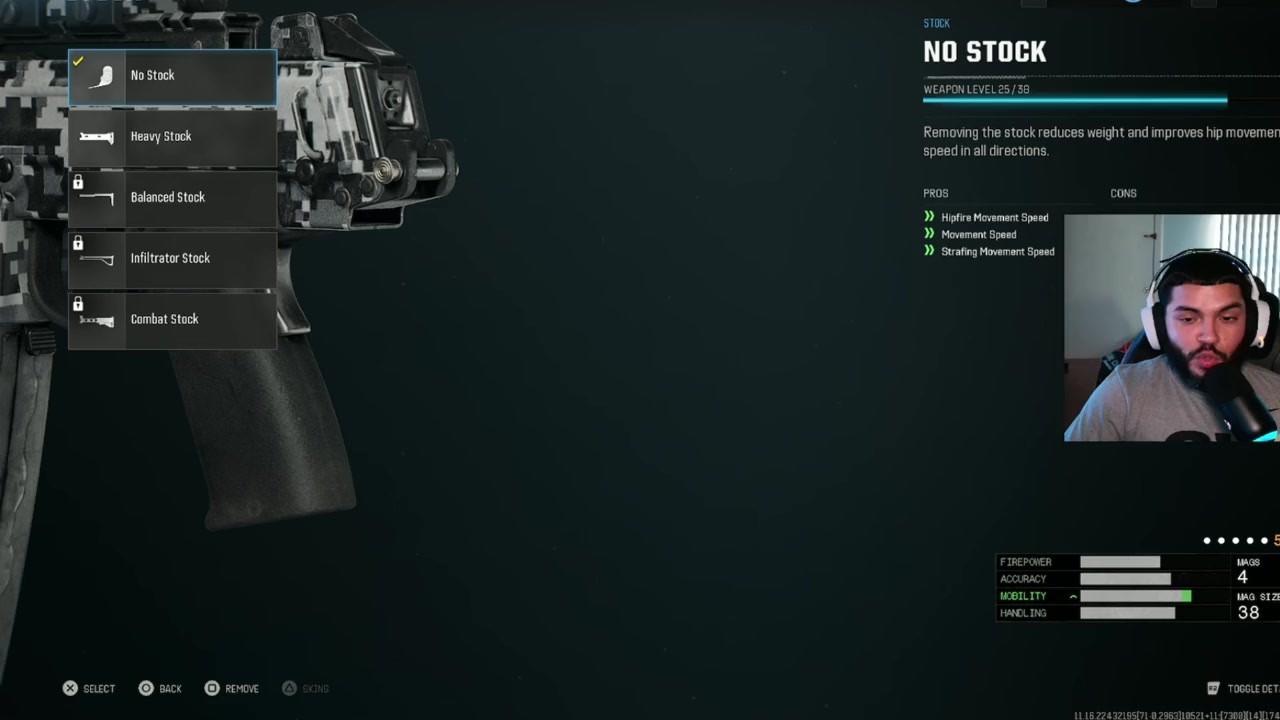Viewport: 1280px width, 720px height.
Task: Select the Infiltrator Stock row
Action: [x=172, y=259]
